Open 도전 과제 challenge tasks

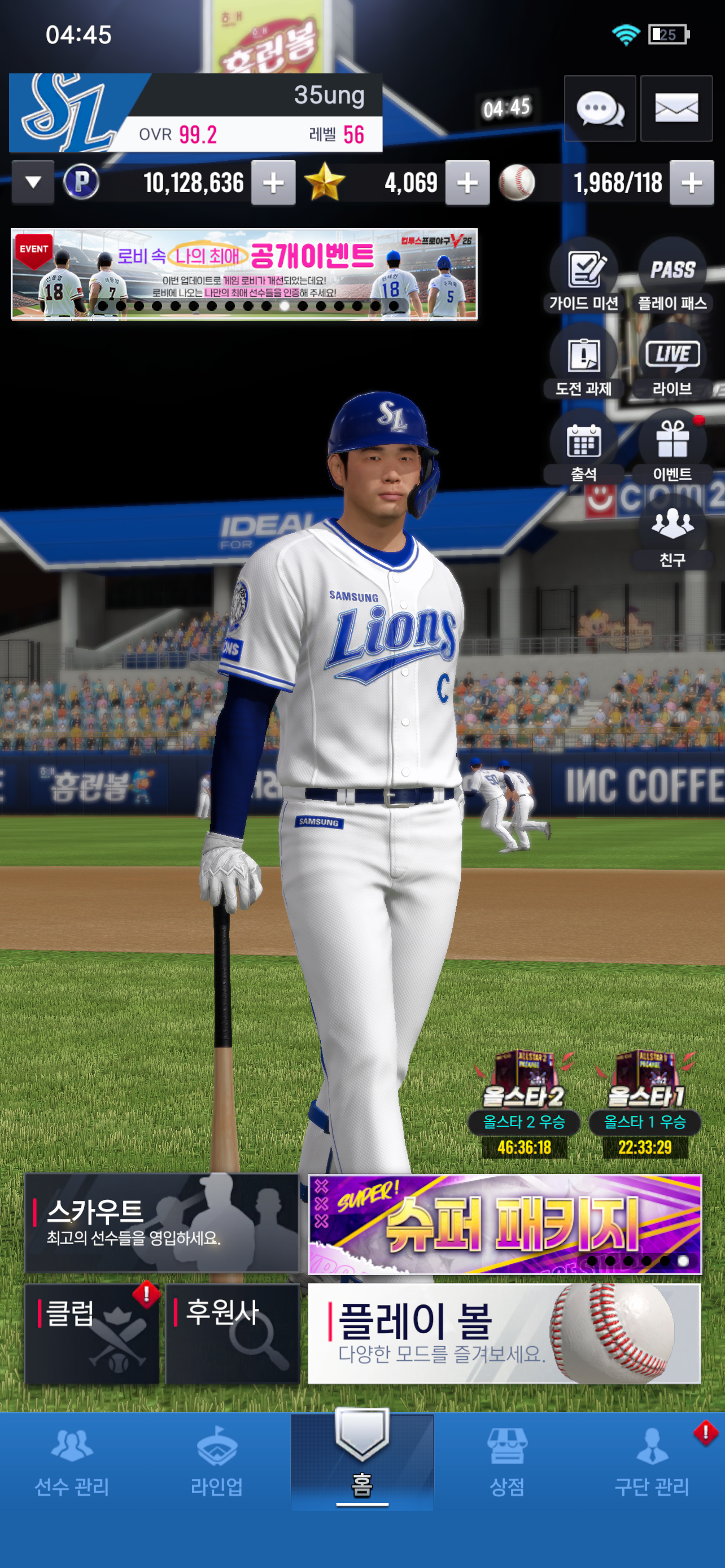click(x=584, y=363)
